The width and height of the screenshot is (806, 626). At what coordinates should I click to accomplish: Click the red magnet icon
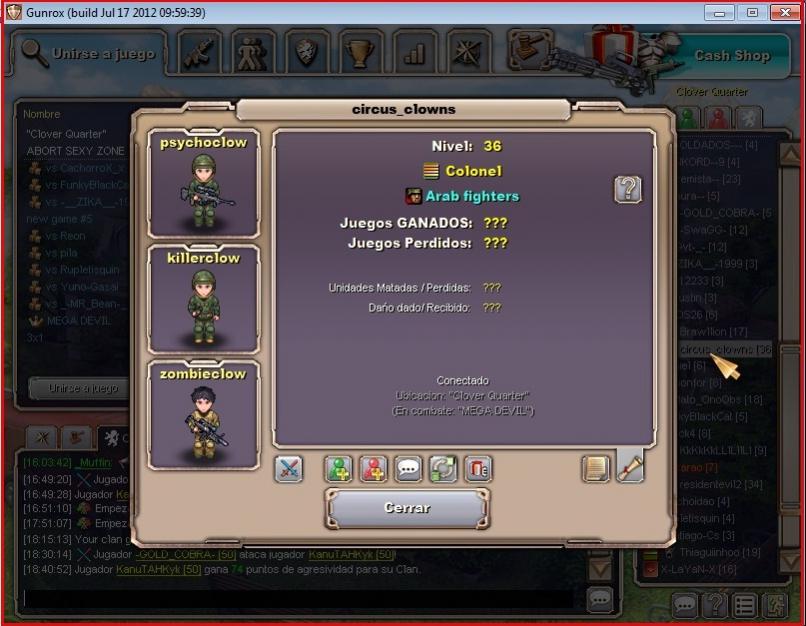tap(477, 468)
